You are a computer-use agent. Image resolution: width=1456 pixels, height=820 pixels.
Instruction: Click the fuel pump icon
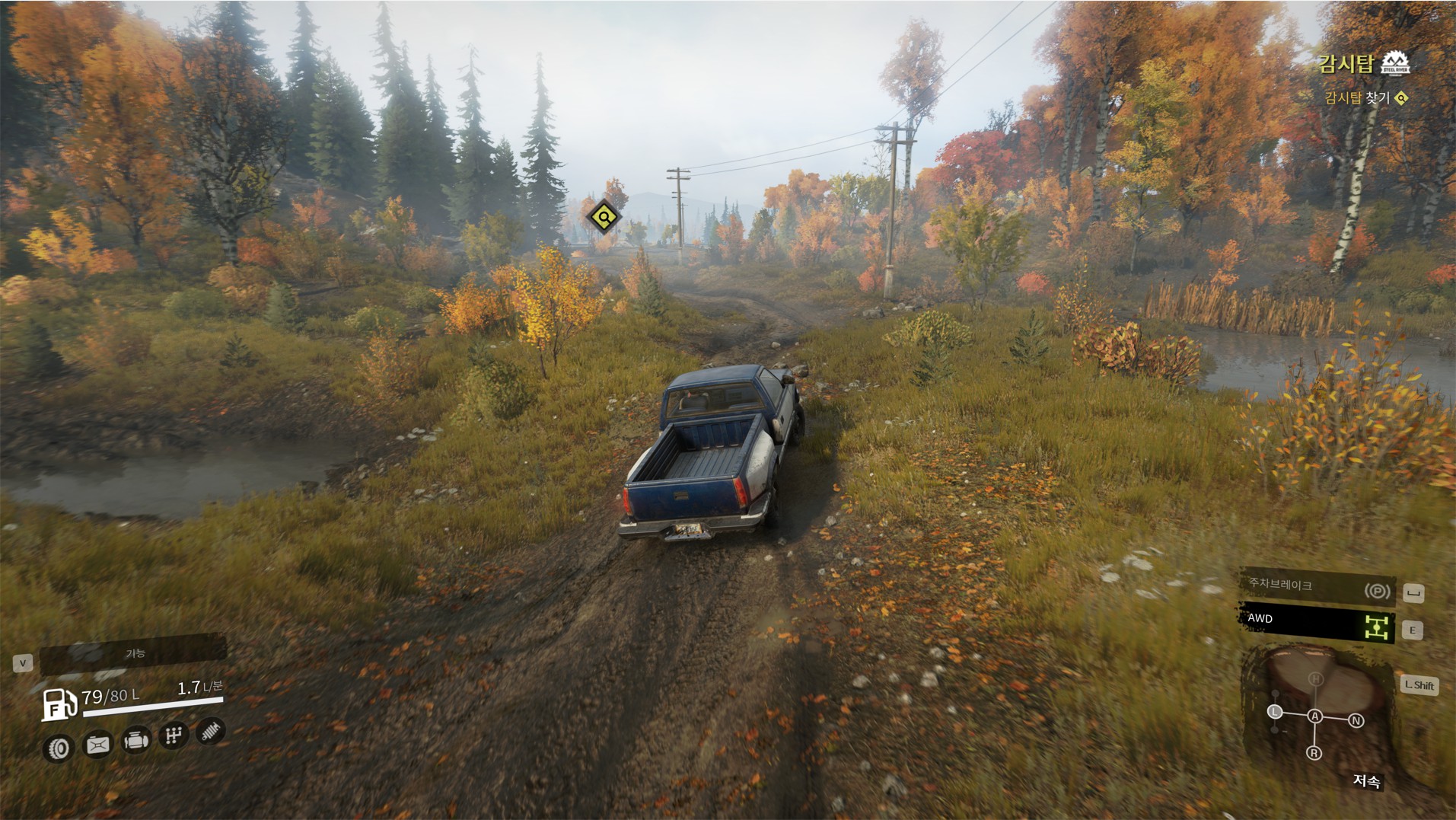[x=59, y=704]
